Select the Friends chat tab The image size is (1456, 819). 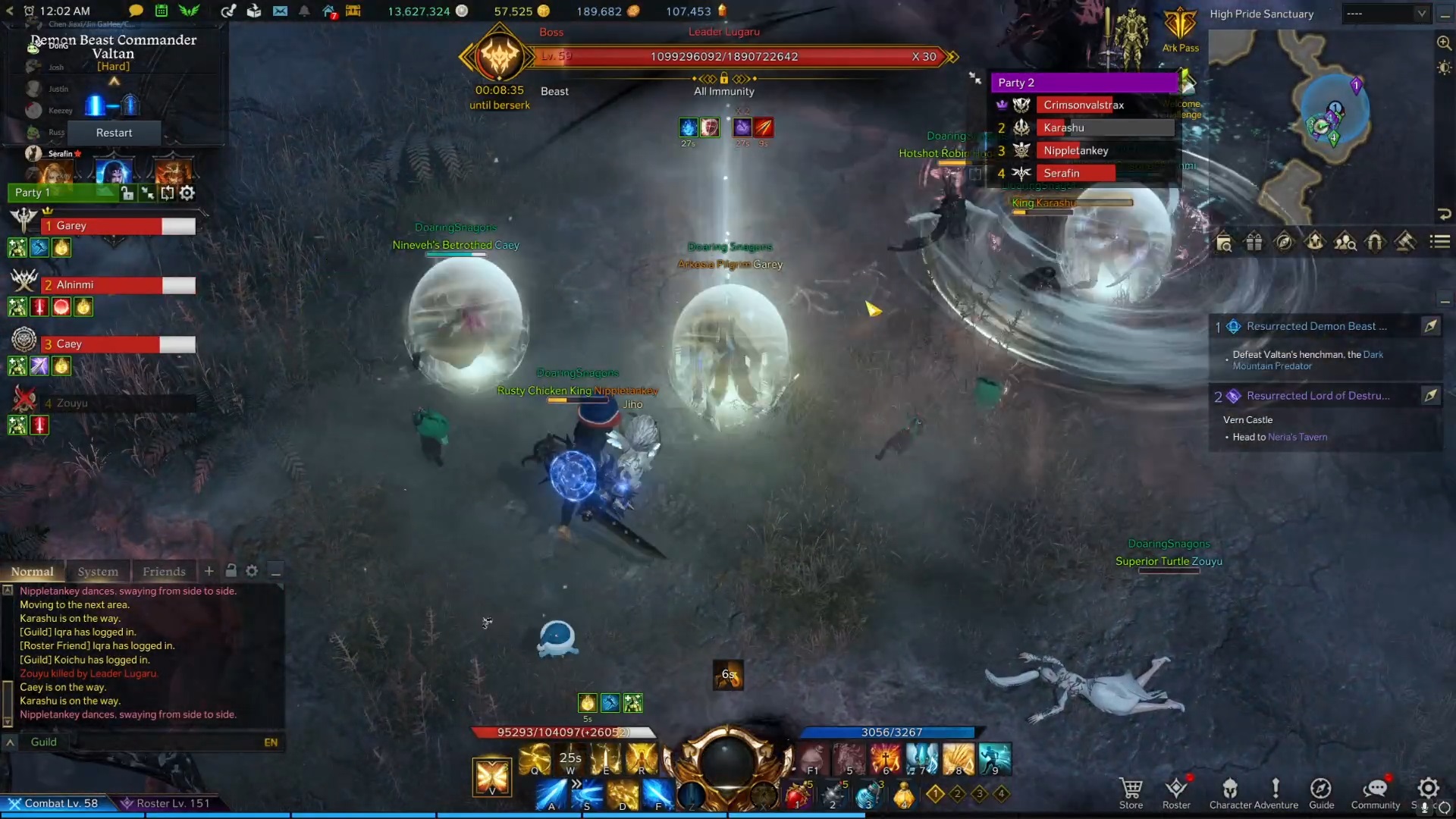164,571
